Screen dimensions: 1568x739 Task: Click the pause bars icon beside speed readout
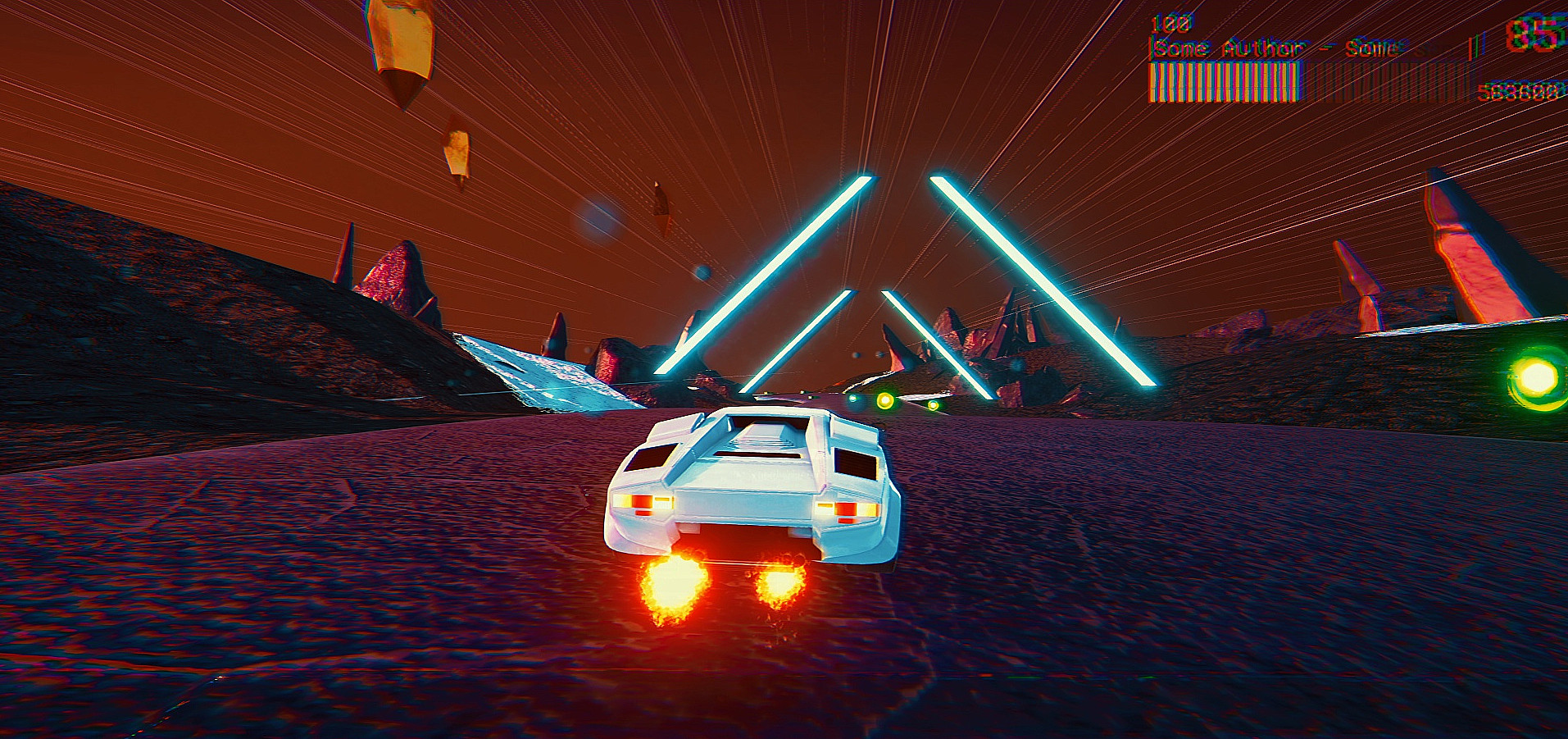click(1475, 47)
